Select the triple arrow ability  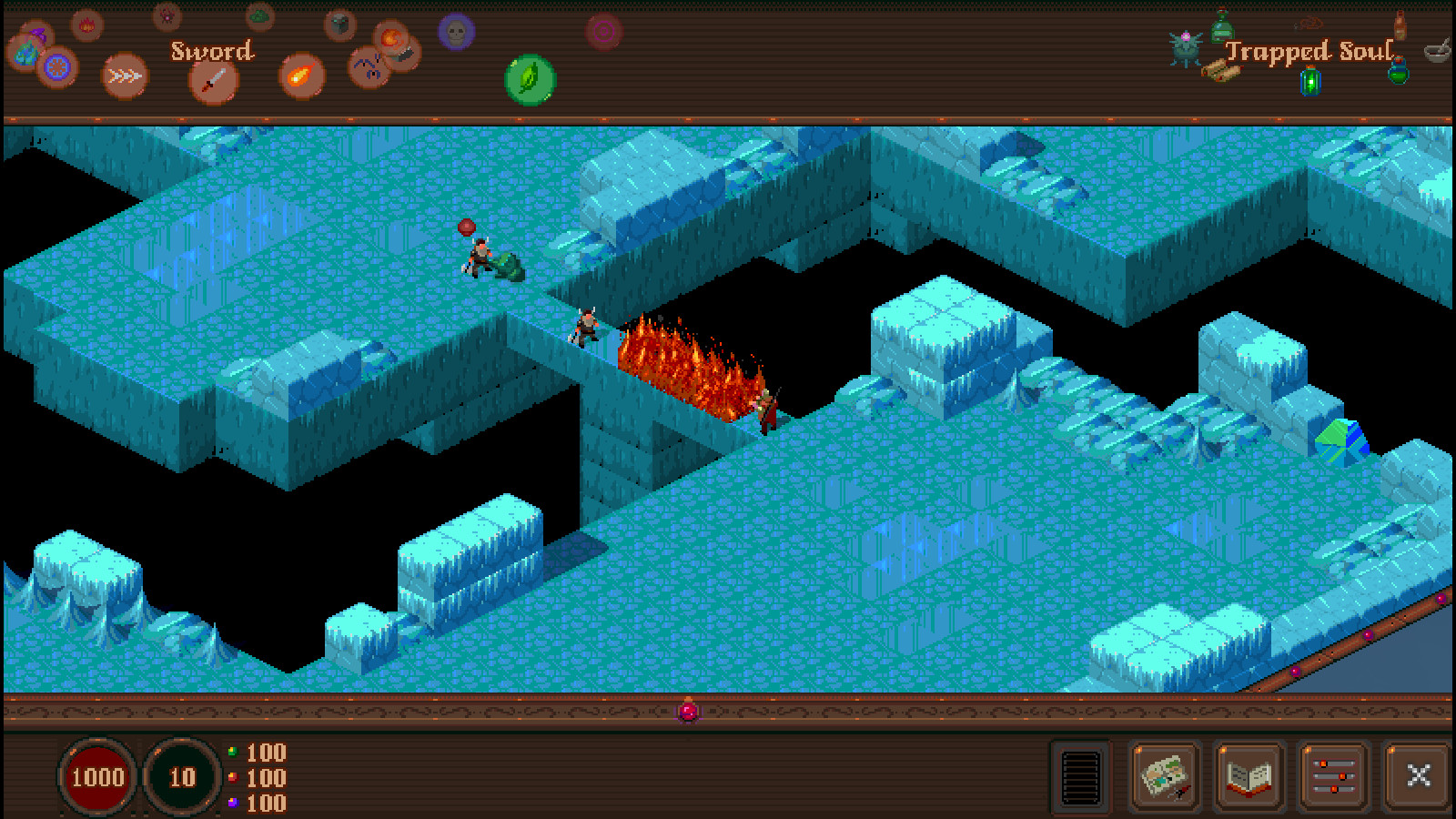[124, 76]
